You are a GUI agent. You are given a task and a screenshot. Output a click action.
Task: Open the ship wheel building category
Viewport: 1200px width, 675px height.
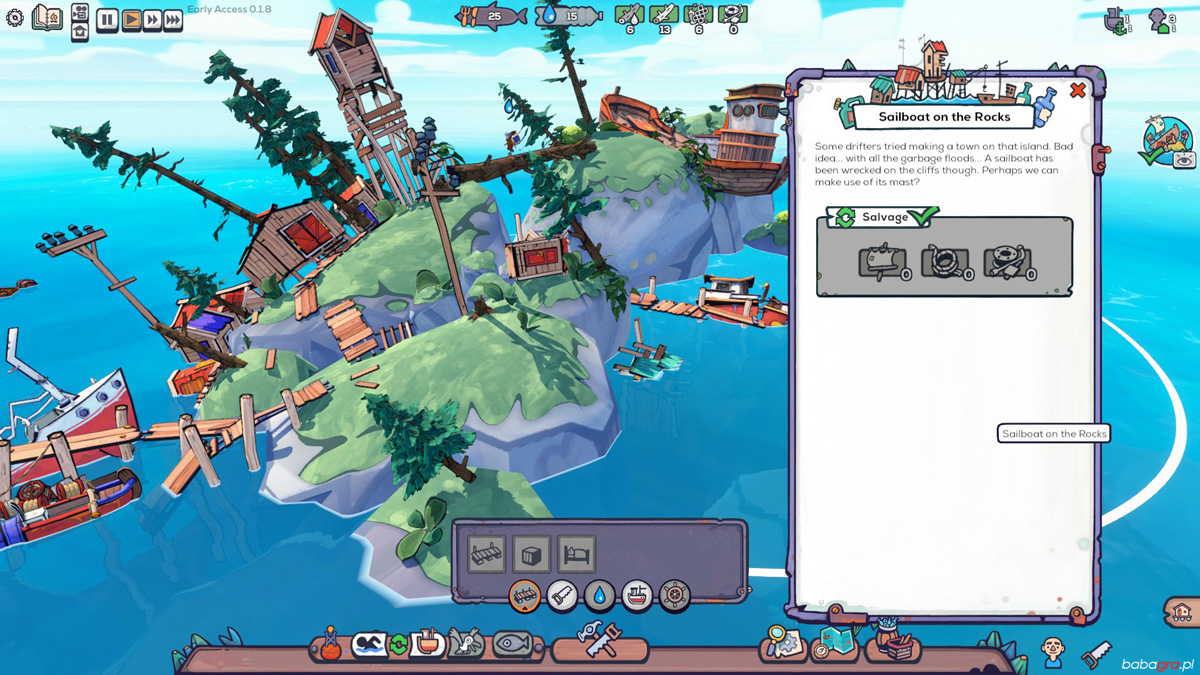[674, 596]
